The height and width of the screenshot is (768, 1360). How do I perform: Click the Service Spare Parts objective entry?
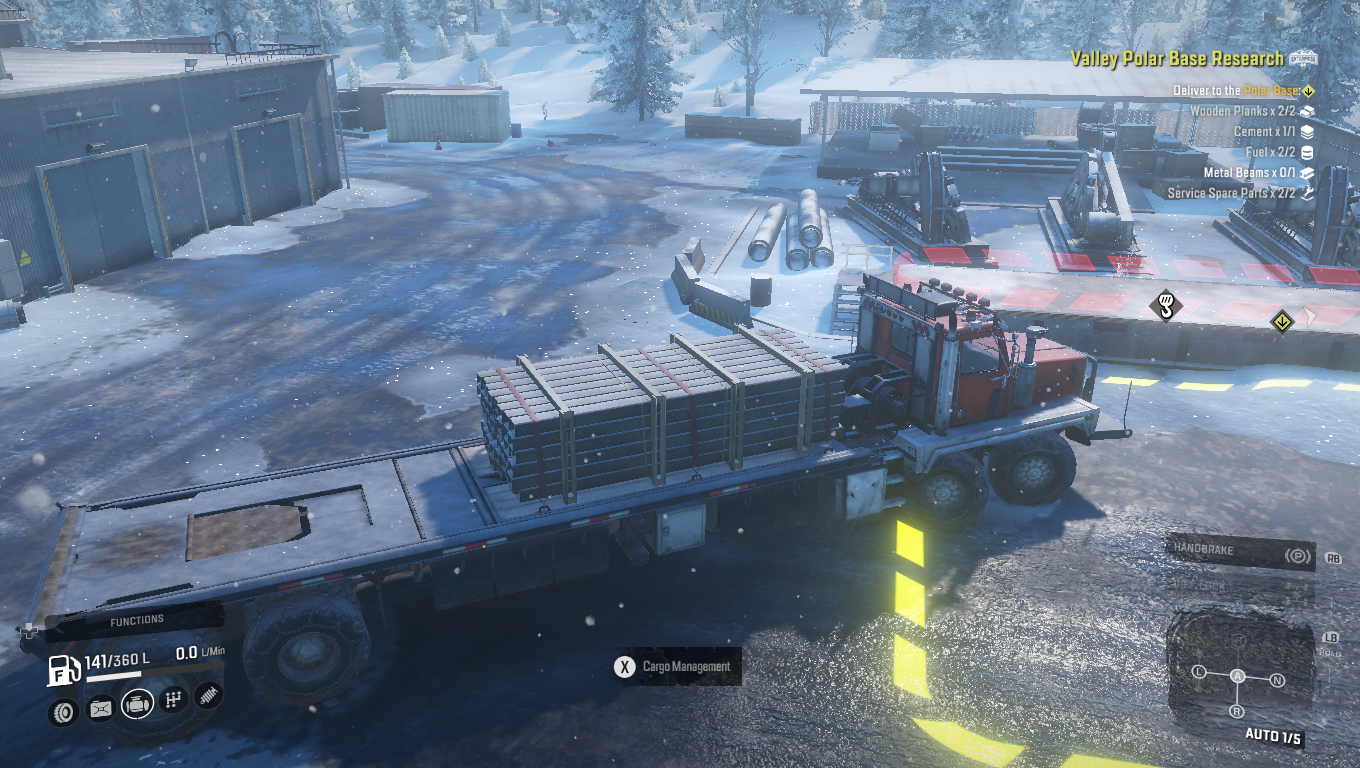1230,193
